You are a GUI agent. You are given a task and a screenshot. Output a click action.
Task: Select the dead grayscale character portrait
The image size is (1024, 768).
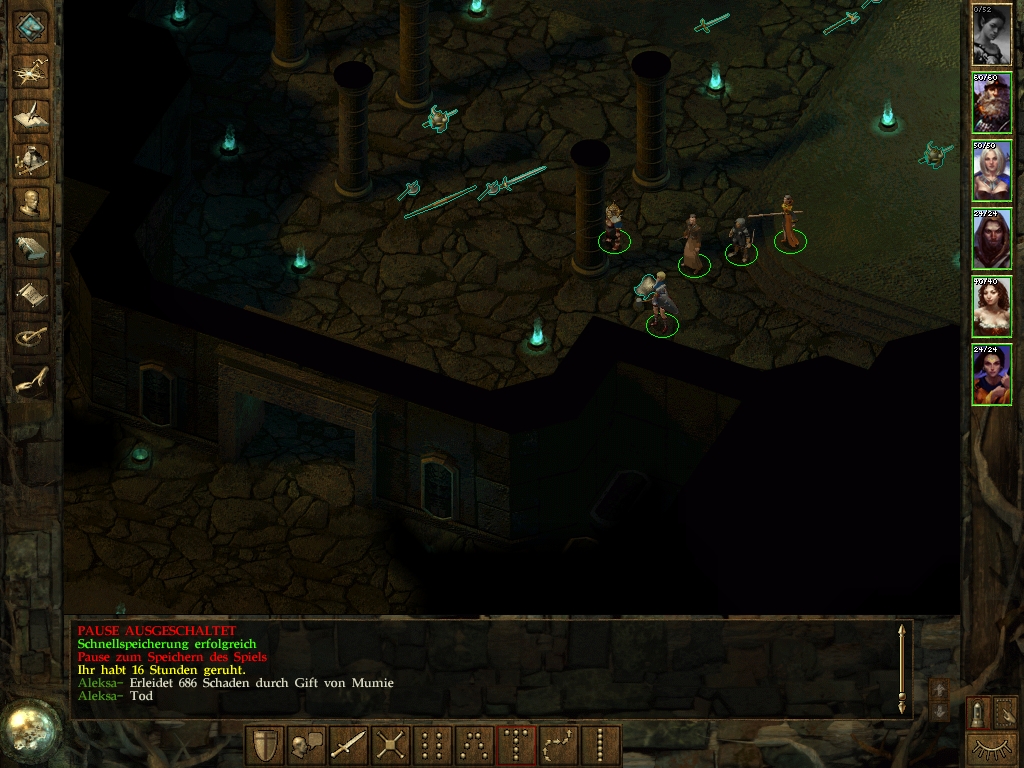(x=991, y=35)
